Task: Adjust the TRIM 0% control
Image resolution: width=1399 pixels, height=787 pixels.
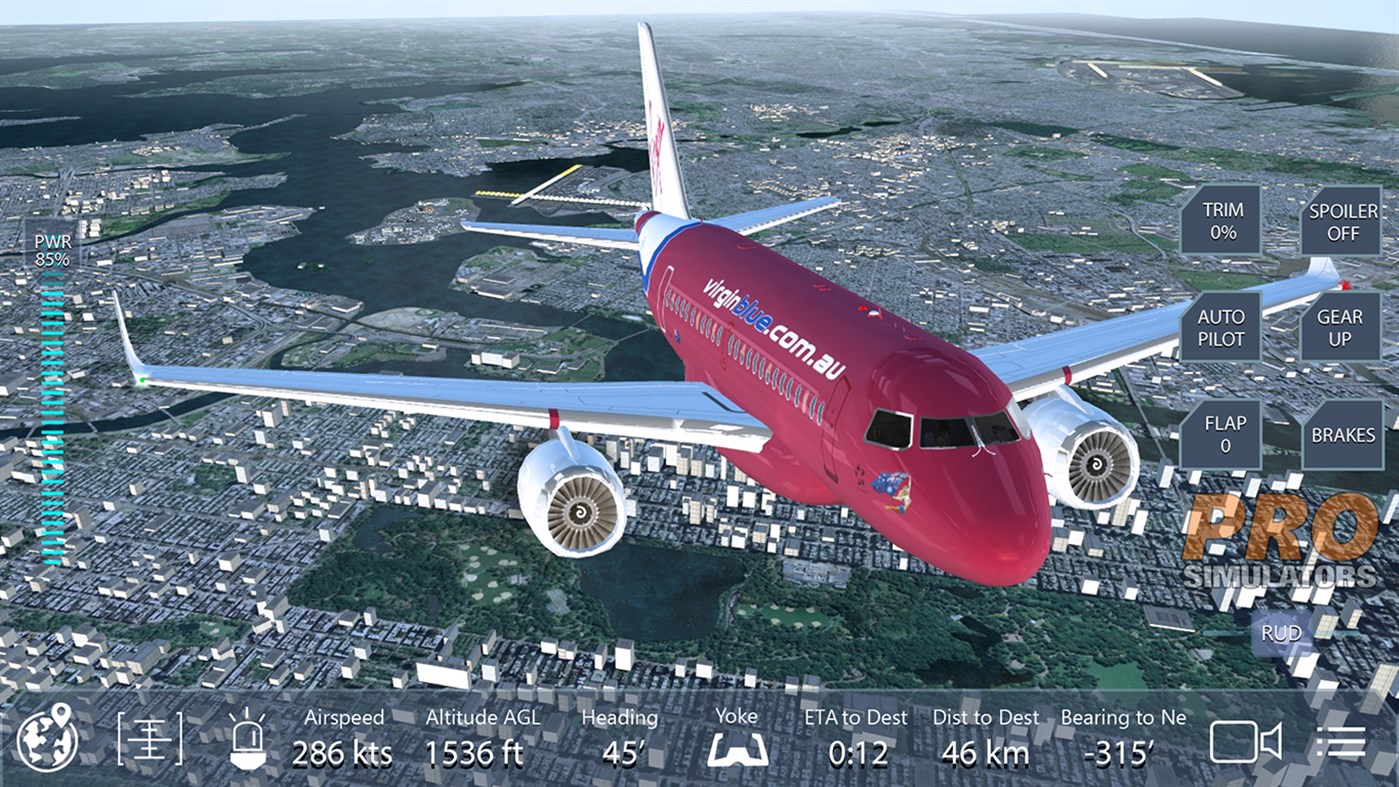Action: pyautogui.click(x=1220, y=222)
